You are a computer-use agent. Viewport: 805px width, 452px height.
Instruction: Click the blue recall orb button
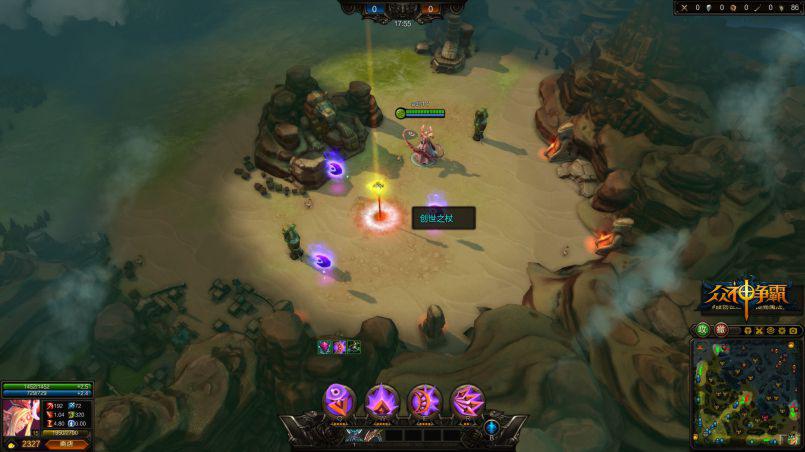pyautogui.click(x=492, y=427)
